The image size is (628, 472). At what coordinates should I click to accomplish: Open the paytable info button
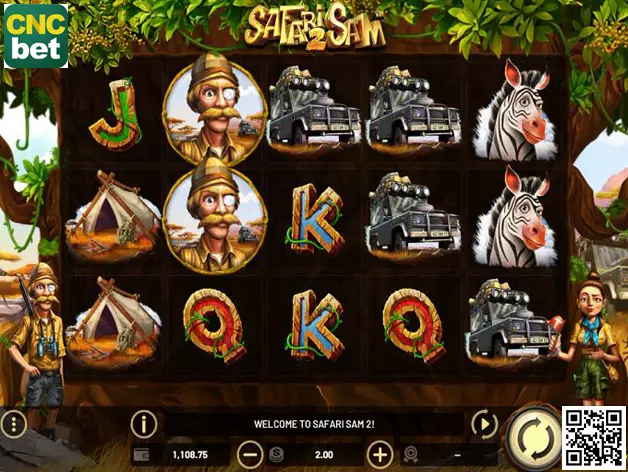[x=144, y=424]
